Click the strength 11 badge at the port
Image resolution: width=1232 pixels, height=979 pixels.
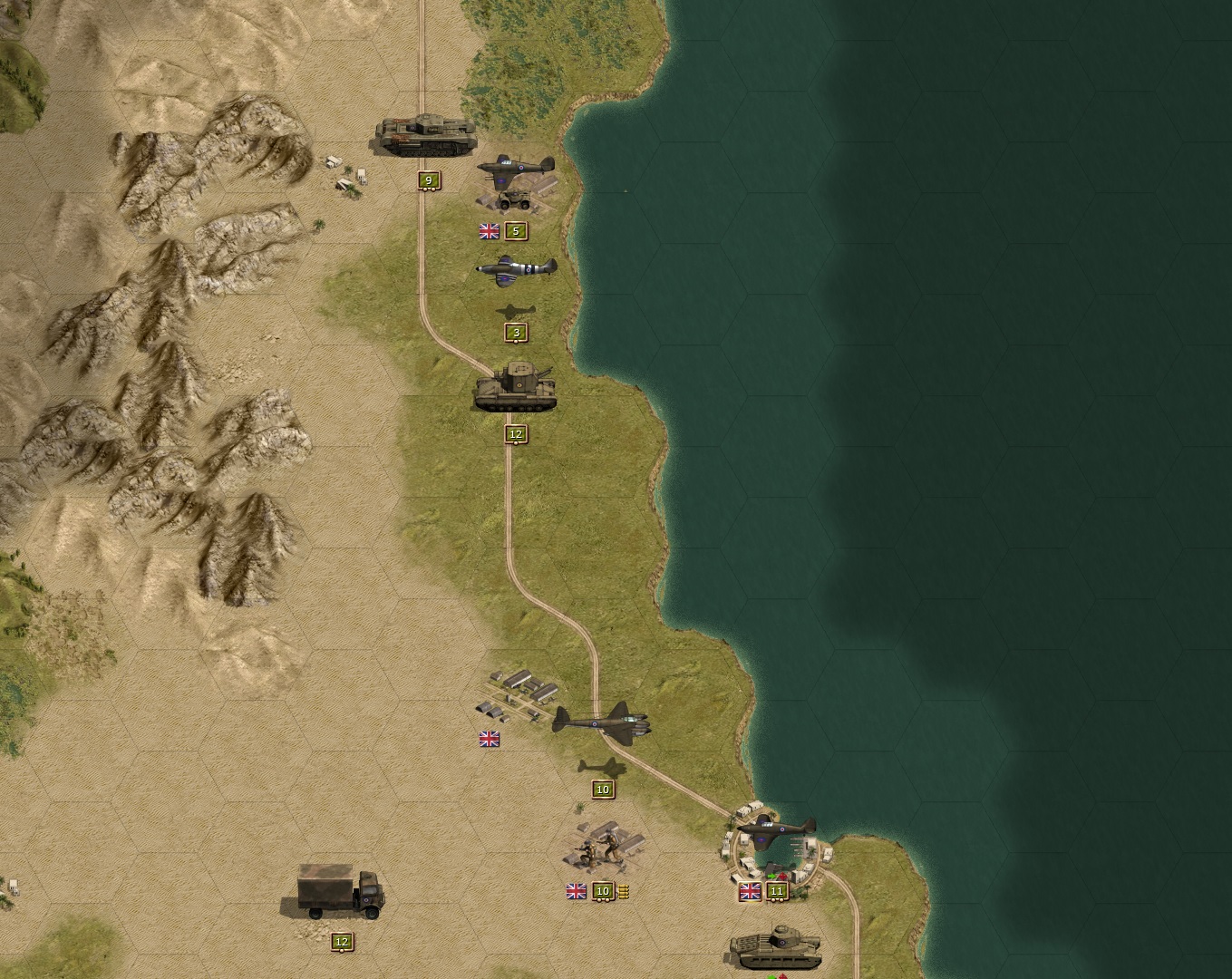click(x=777, y=892)
